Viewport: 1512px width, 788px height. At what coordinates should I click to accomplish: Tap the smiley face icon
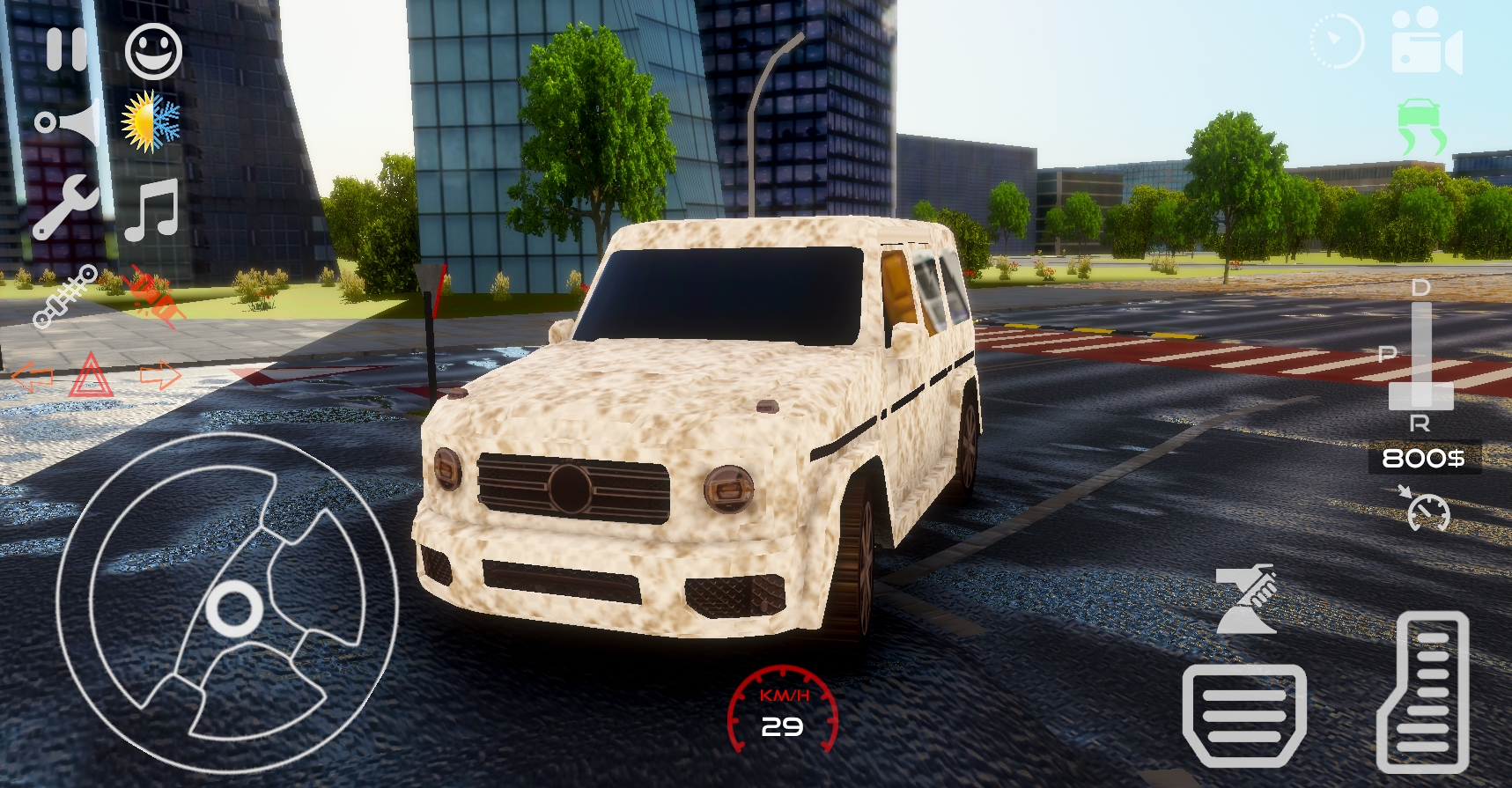pyautogui.click(x=153, y=51)
